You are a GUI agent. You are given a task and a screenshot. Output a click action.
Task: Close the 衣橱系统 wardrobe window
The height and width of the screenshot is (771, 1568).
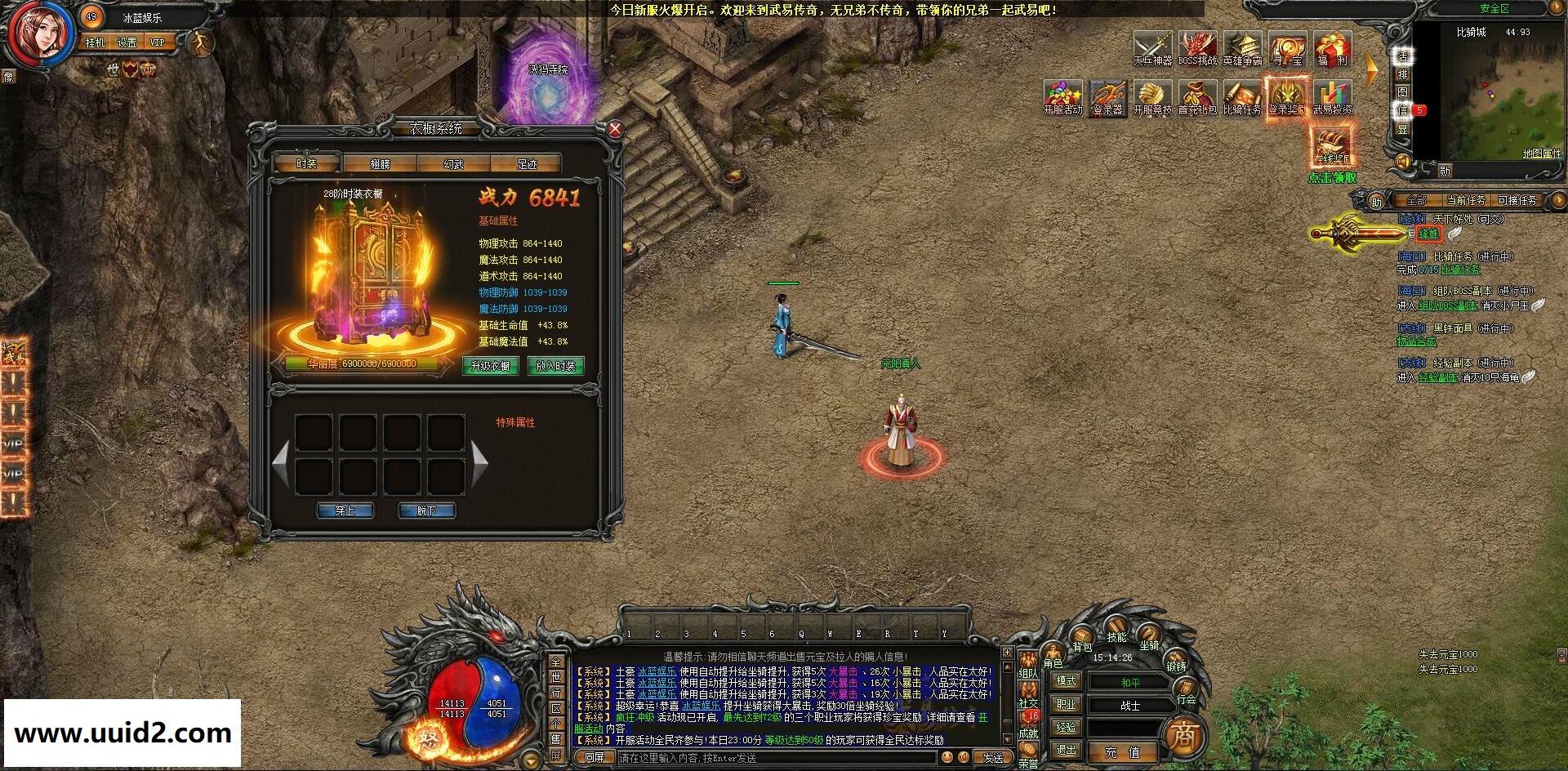[615, 128]
